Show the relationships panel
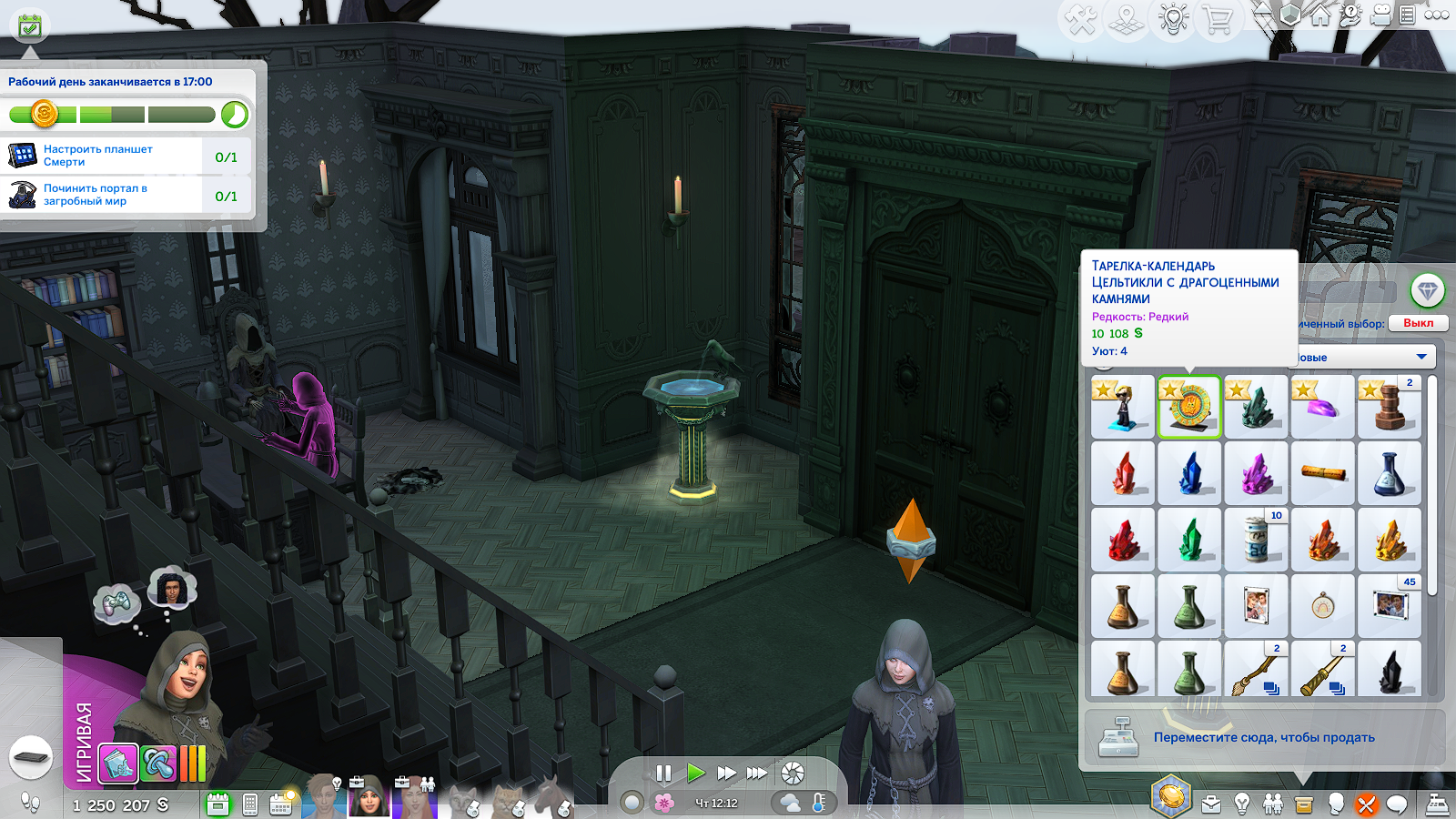The width and height of the screenshot is (1456, 819). (1272, 804)
